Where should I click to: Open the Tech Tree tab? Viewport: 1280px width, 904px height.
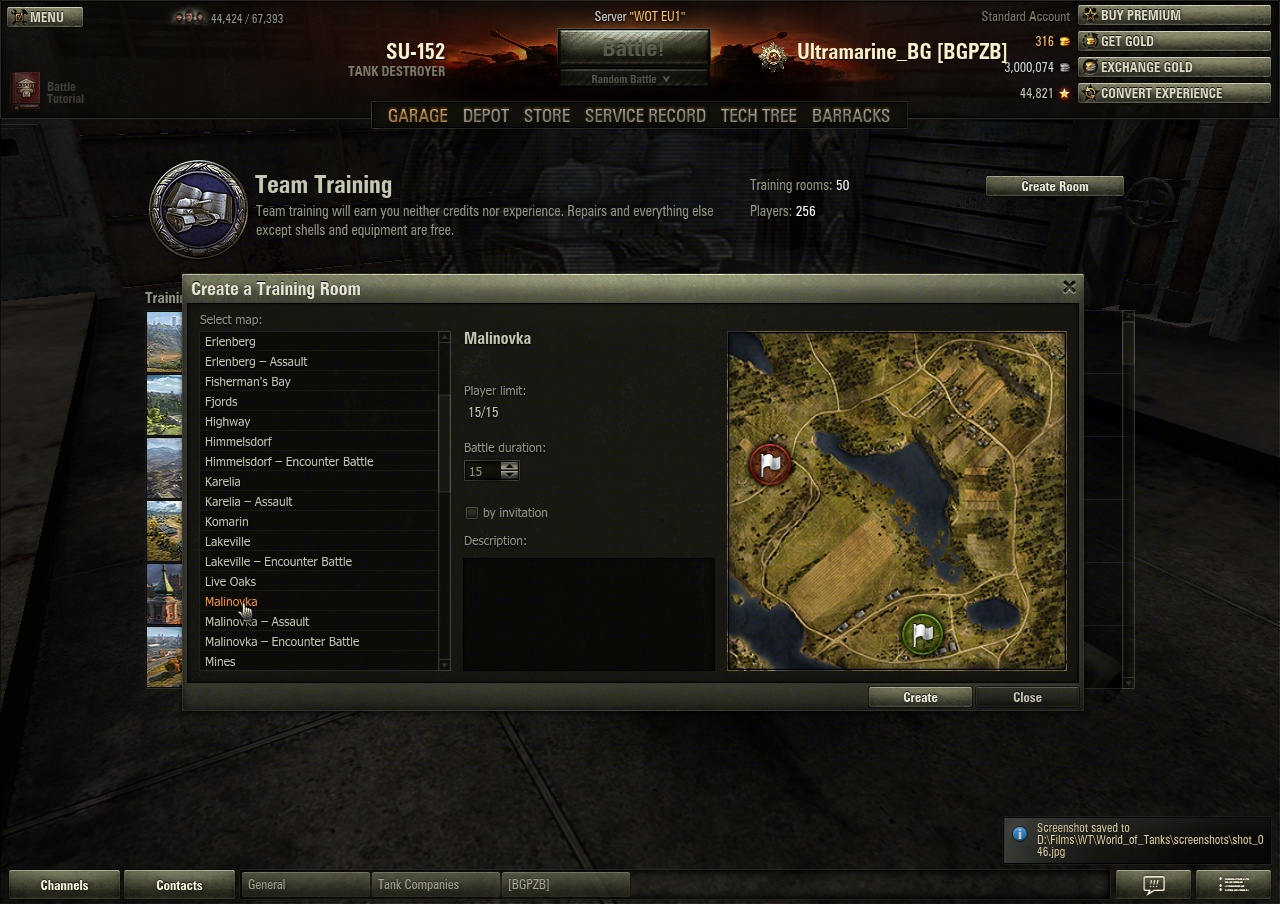[758, 115]
